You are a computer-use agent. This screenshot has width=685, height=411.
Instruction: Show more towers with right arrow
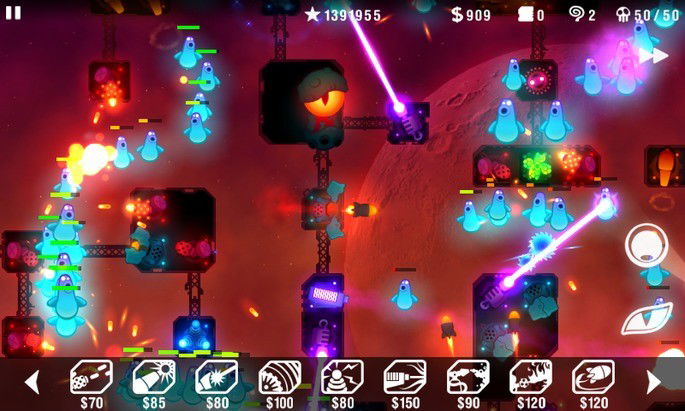[654, 381]
